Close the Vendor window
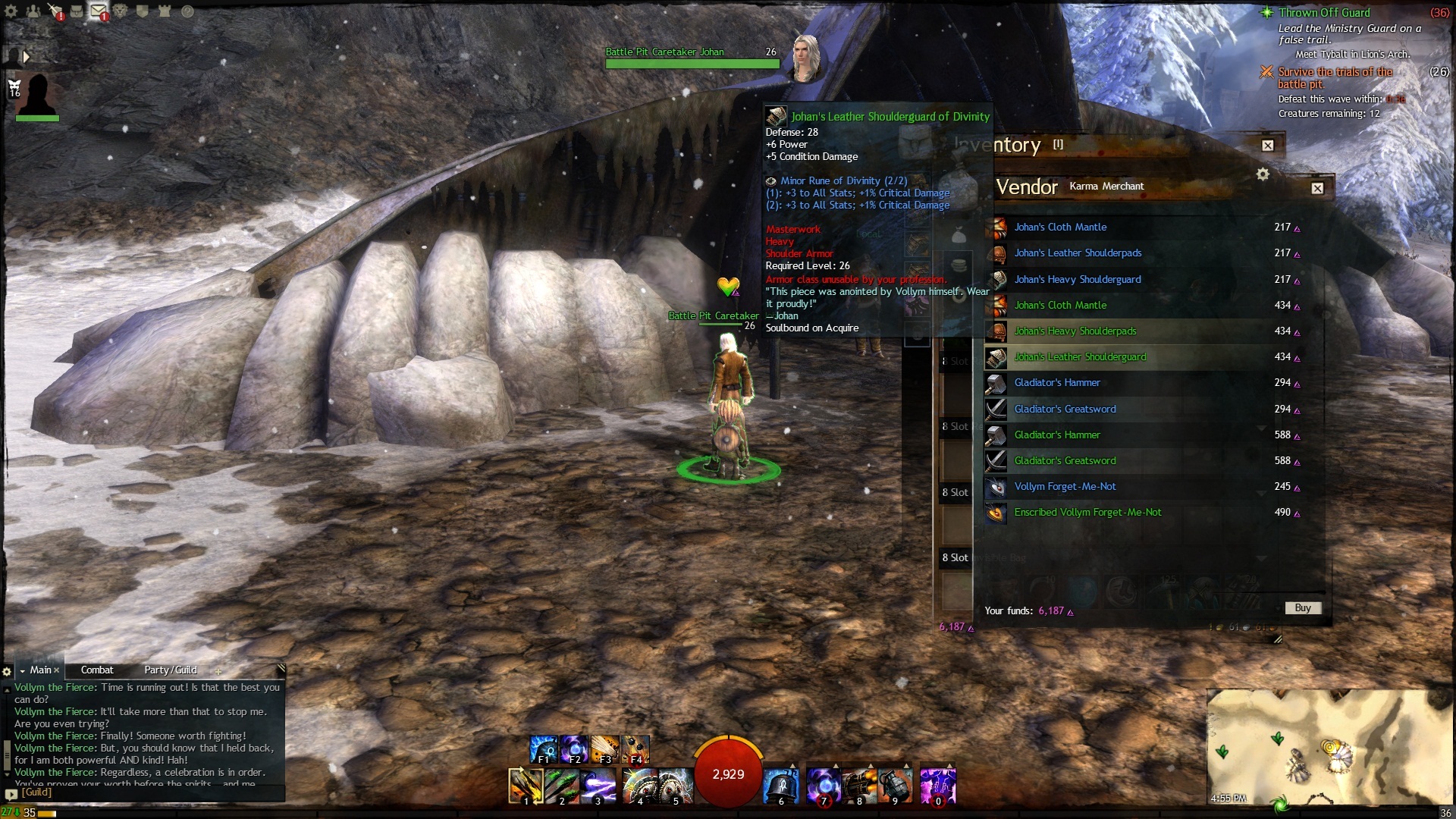This screenshot has width=1456, height=819. point(1317,188)
